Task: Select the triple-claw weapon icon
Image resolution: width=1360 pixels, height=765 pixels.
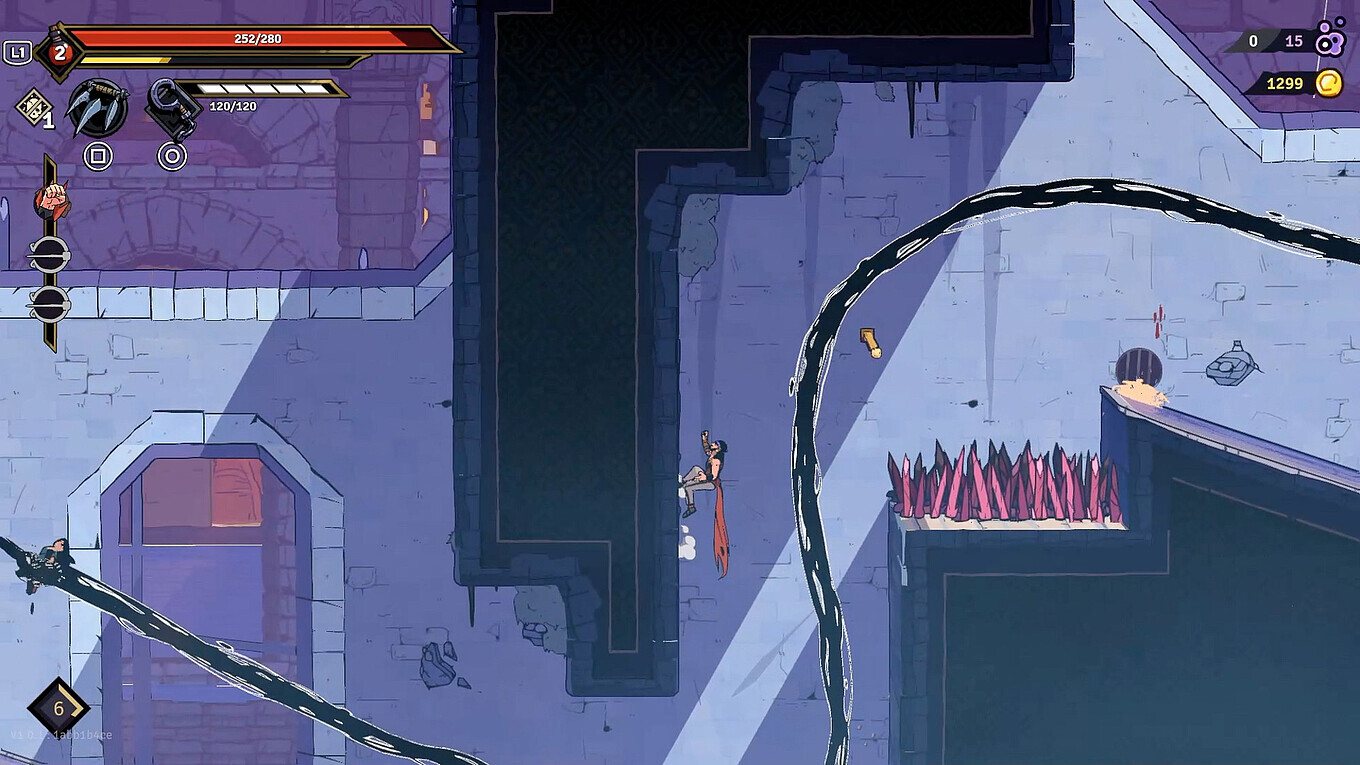Action: [97, 108]
